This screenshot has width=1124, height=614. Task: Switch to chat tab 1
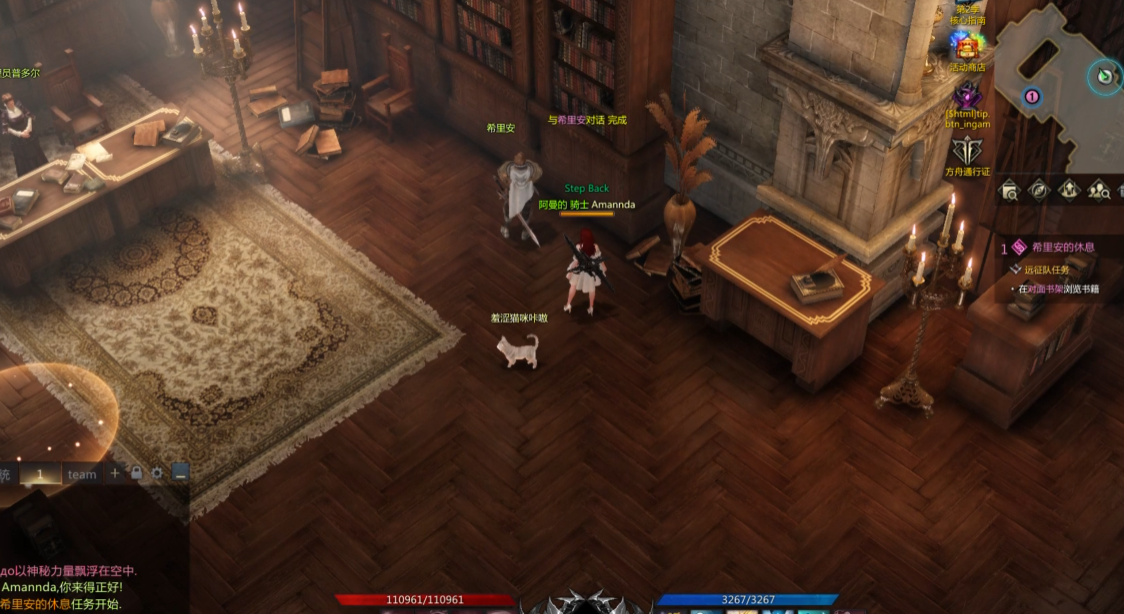coord(40,474)
